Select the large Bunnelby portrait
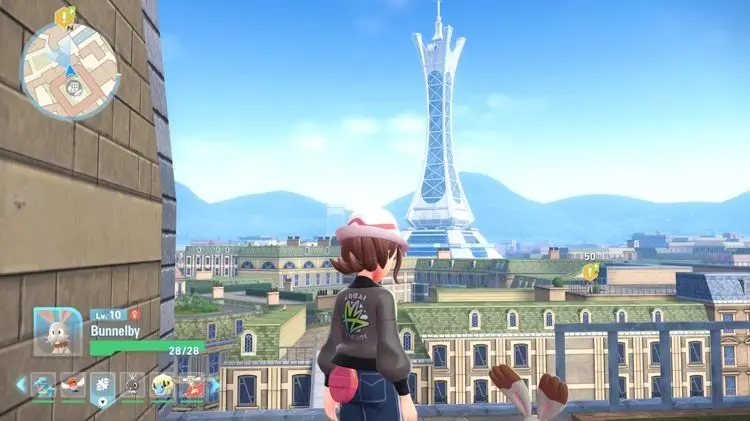The height and width of the screenshot is (421, 750). (58, 331)
